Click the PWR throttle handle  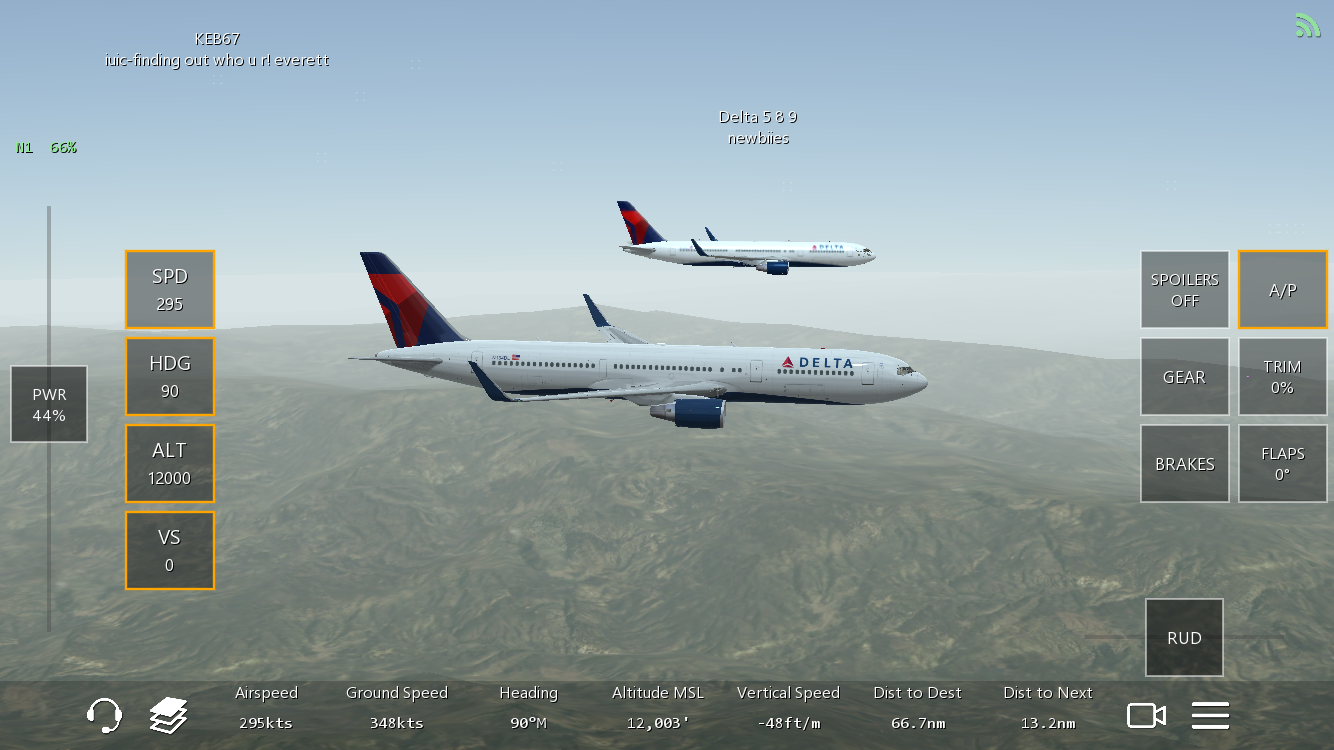point(49,404)
